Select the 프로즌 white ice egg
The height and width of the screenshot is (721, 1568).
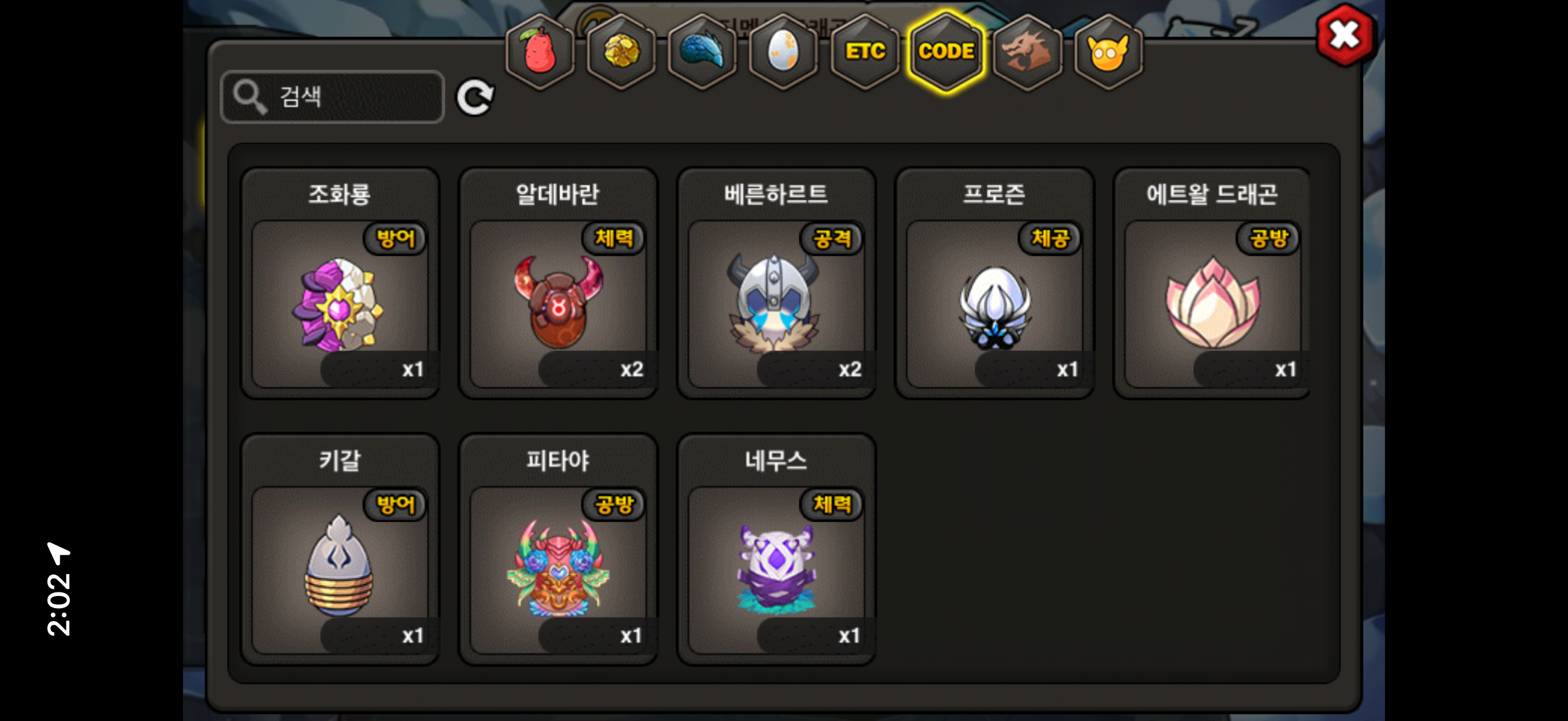click(994, 304)
